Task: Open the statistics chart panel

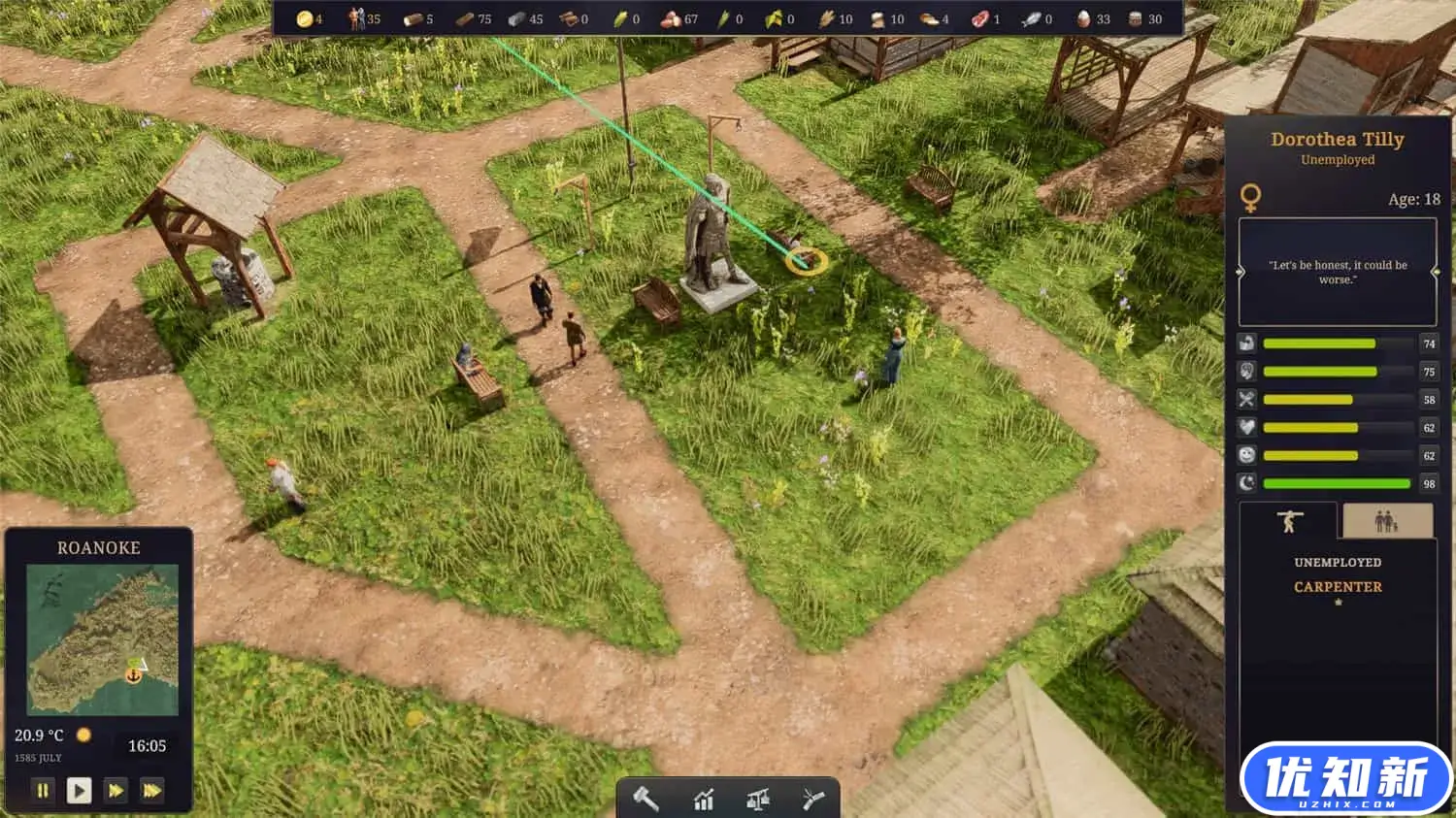Action: coord(703,800)
